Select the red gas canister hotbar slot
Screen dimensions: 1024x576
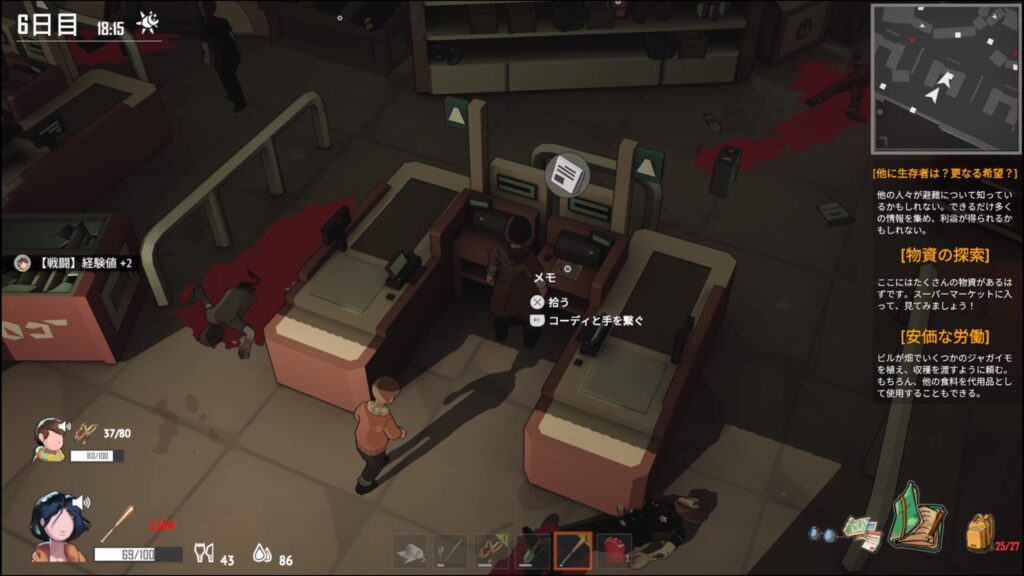click(x=614, y=551)
